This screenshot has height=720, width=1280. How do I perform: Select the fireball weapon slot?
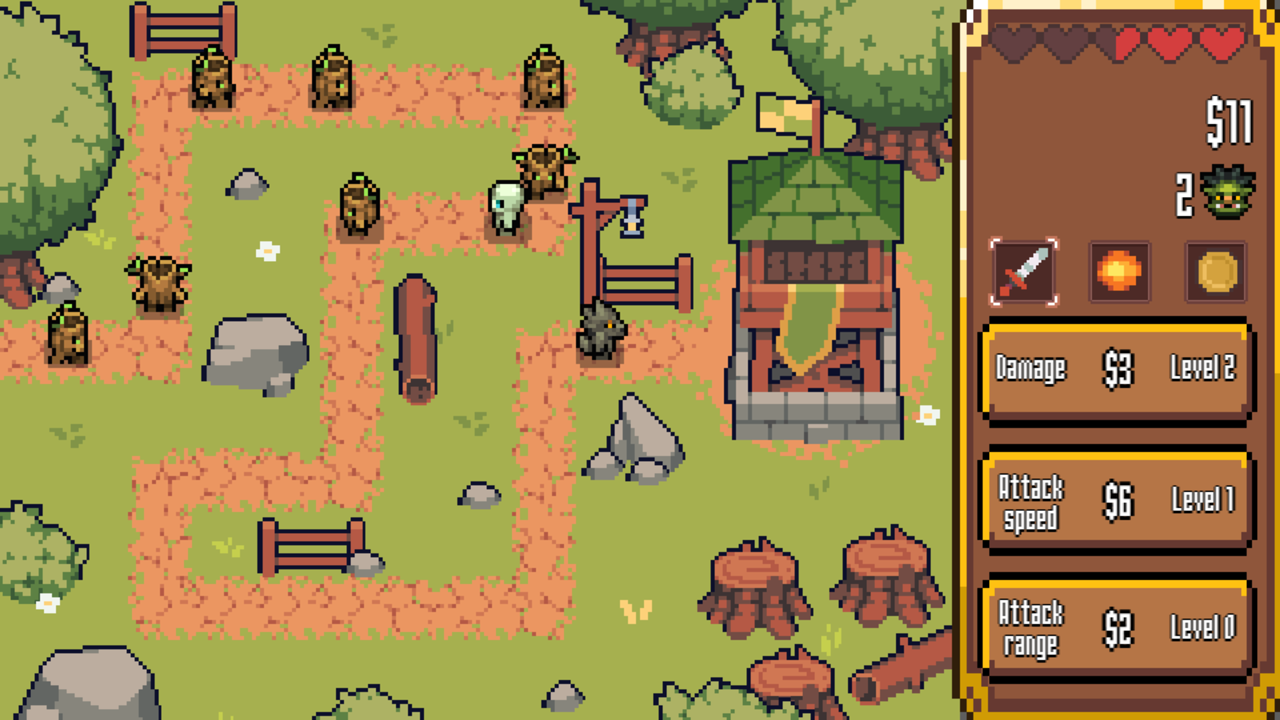coord(1118,272)
